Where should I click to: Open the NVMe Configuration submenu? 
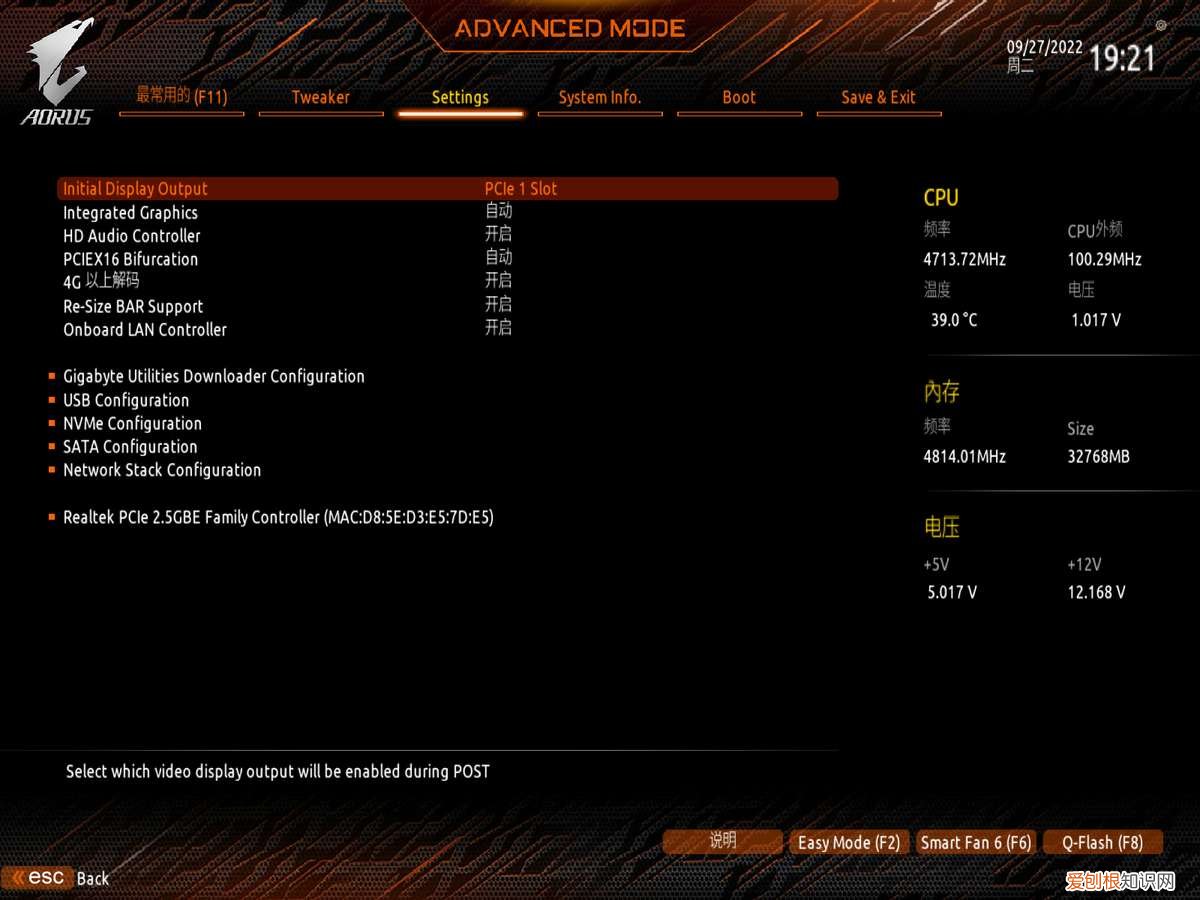tap(132, 423)
